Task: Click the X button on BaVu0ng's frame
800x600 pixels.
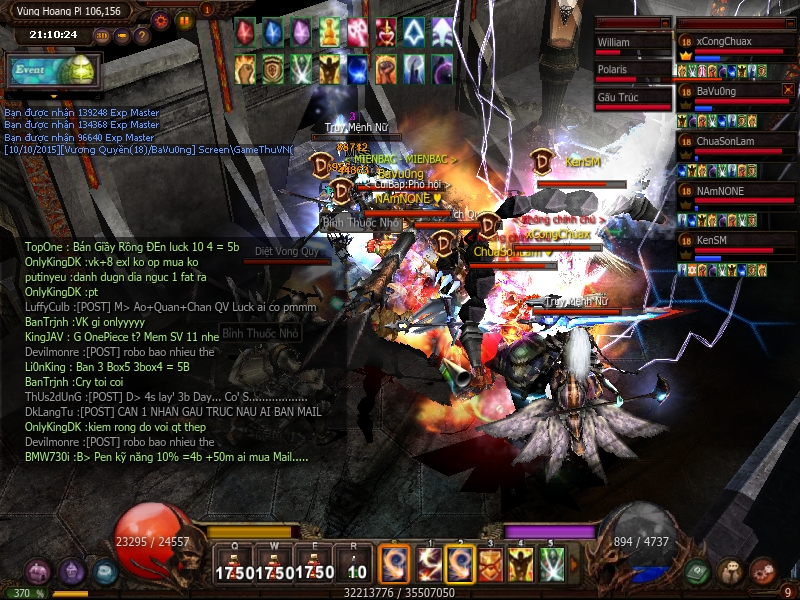Action: click(x=788, y=89)
